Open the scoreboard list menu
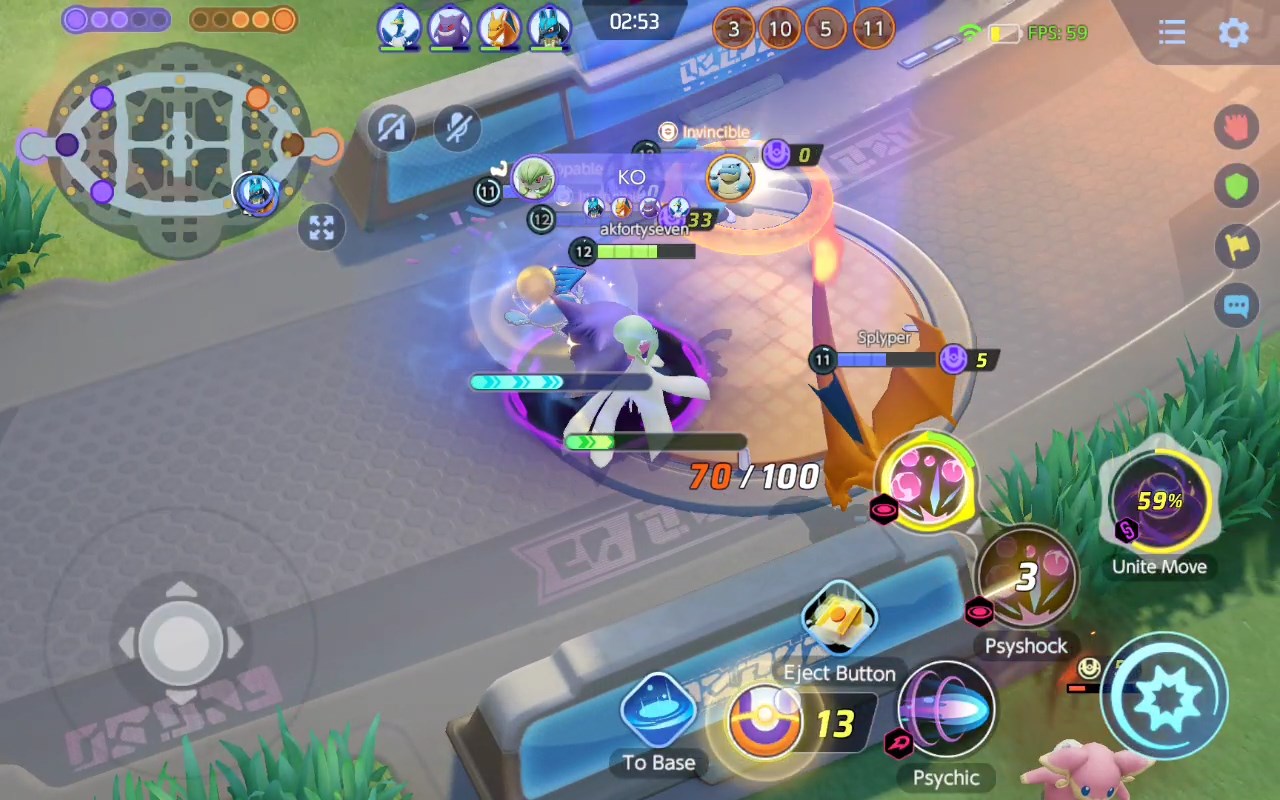 (1172, 32)
